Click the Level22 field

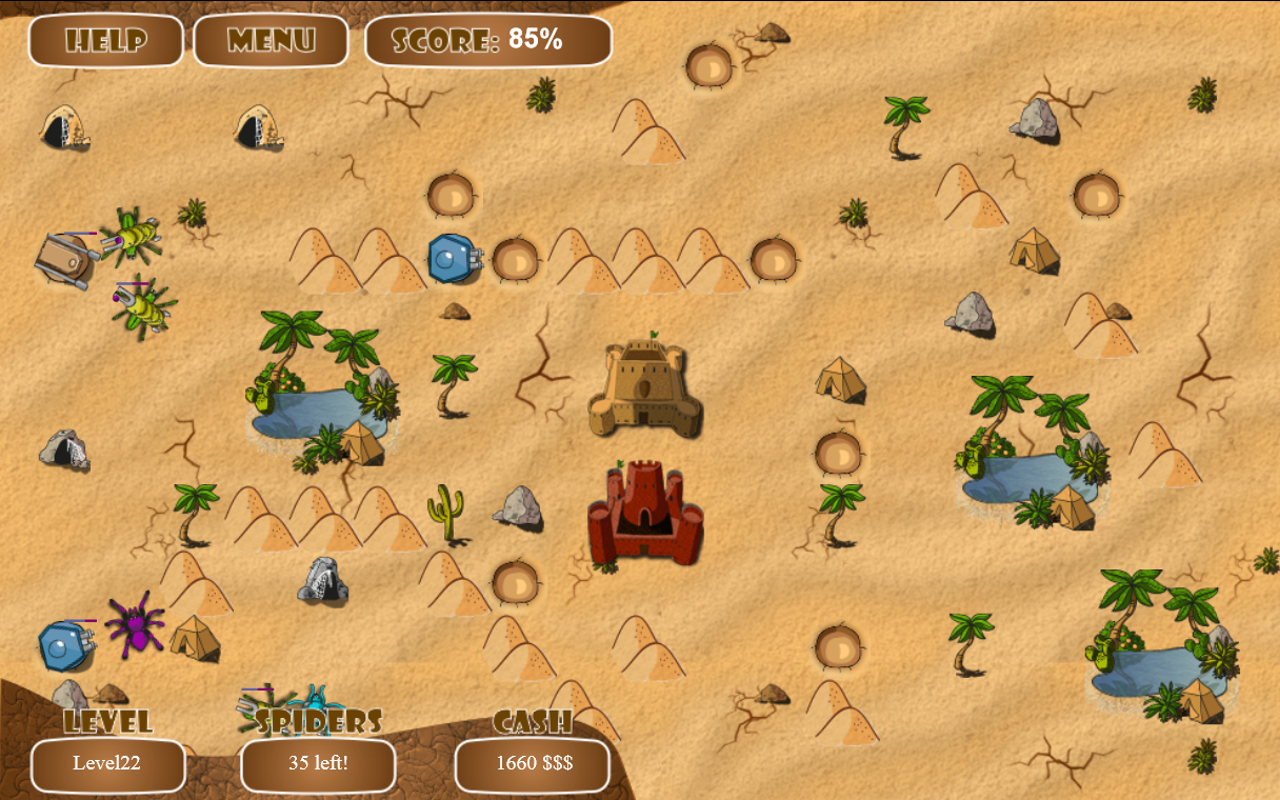tap(106, 763)
